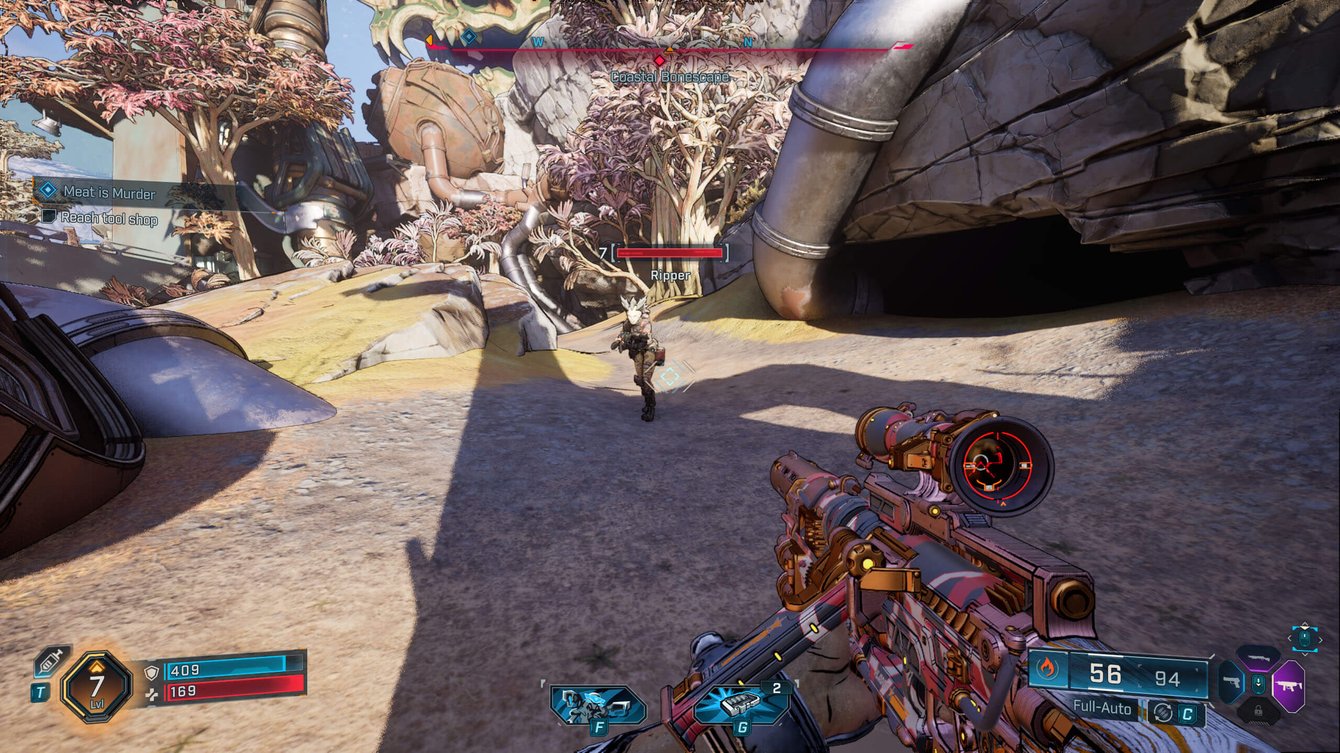Select the sniper rifle weapon slot

click(1258, 657)
